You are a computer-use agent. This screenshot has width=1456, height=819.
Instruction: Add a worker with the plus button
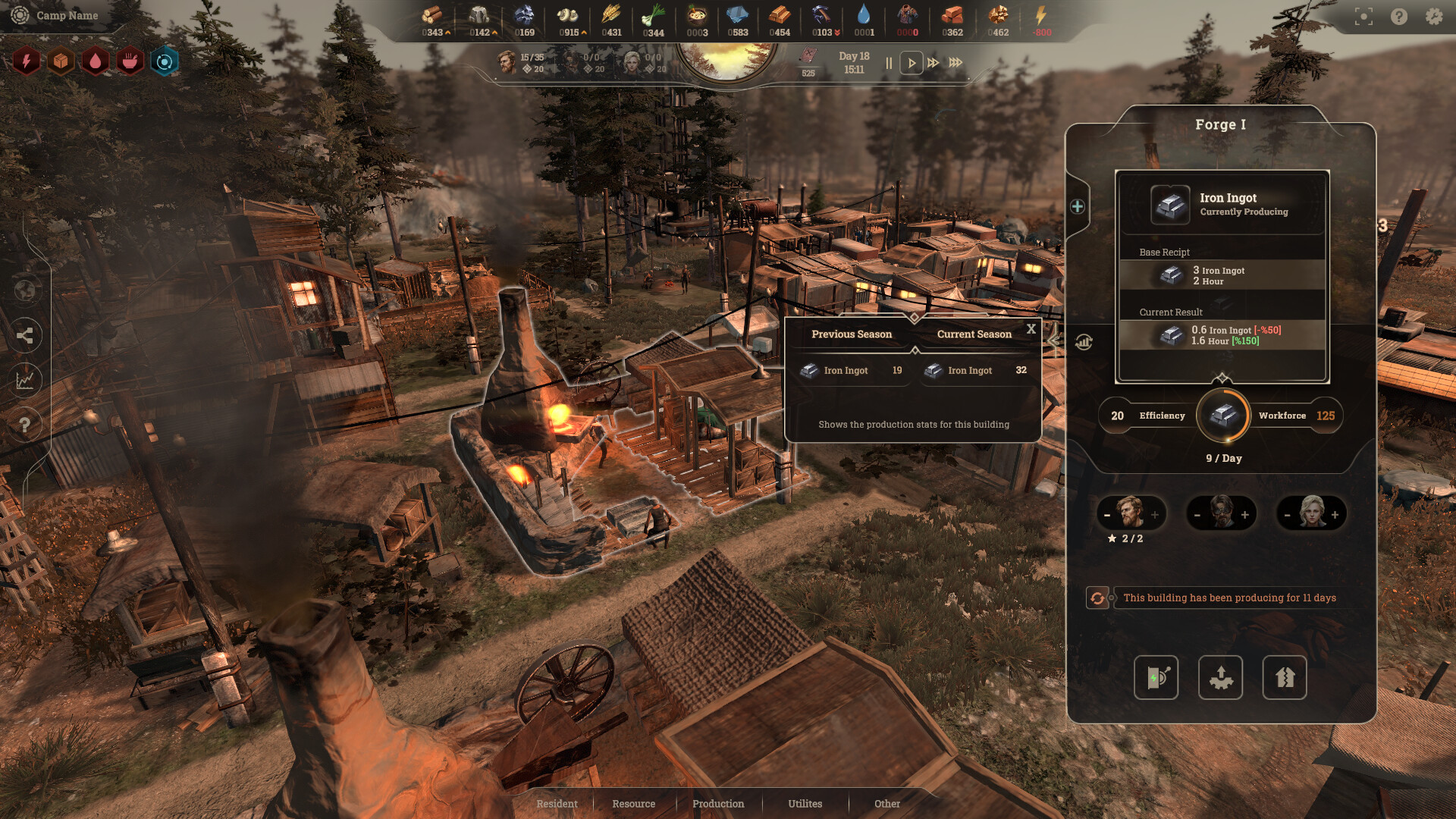click(x=1155, y=513)
